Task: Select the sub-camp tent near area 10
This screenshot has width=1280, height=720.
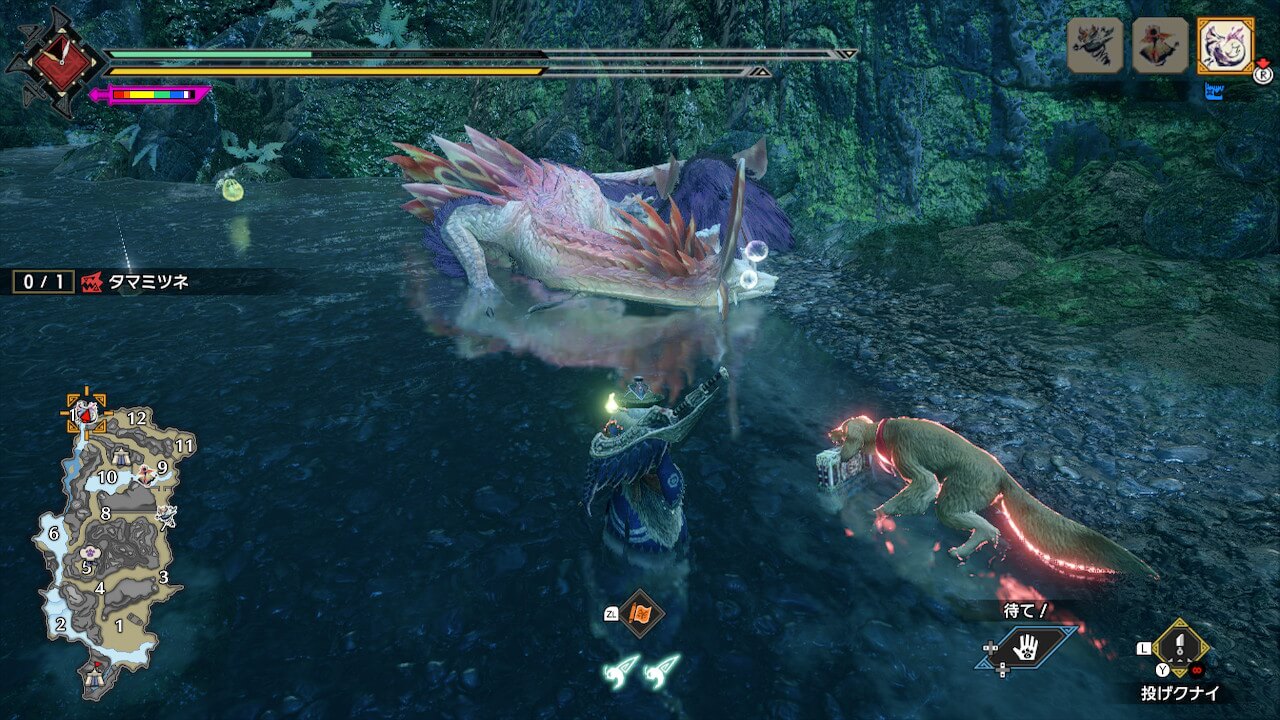Action: click(123, 457)
